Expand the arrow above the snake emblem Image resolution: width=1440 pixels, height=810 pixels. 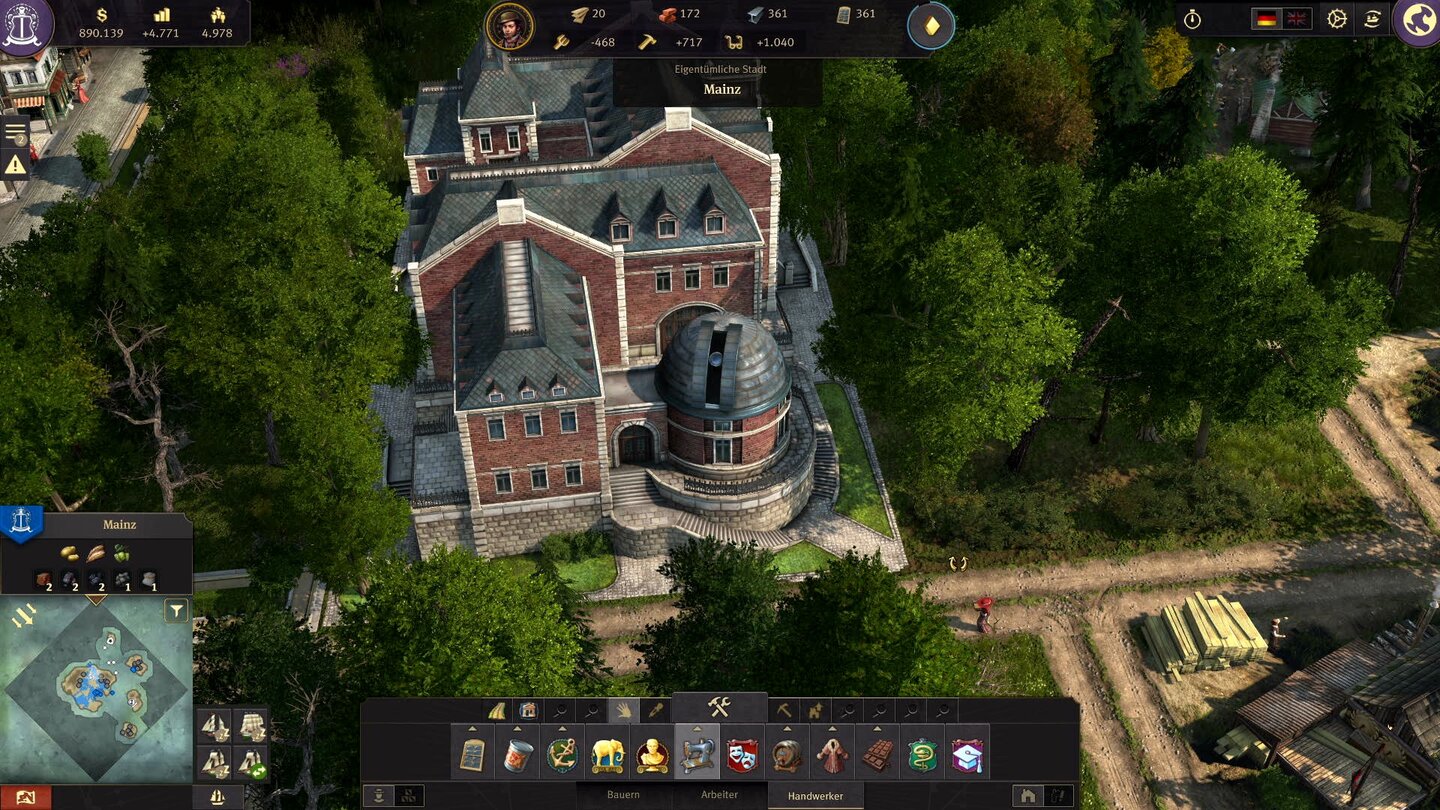[x=924, y=729]
